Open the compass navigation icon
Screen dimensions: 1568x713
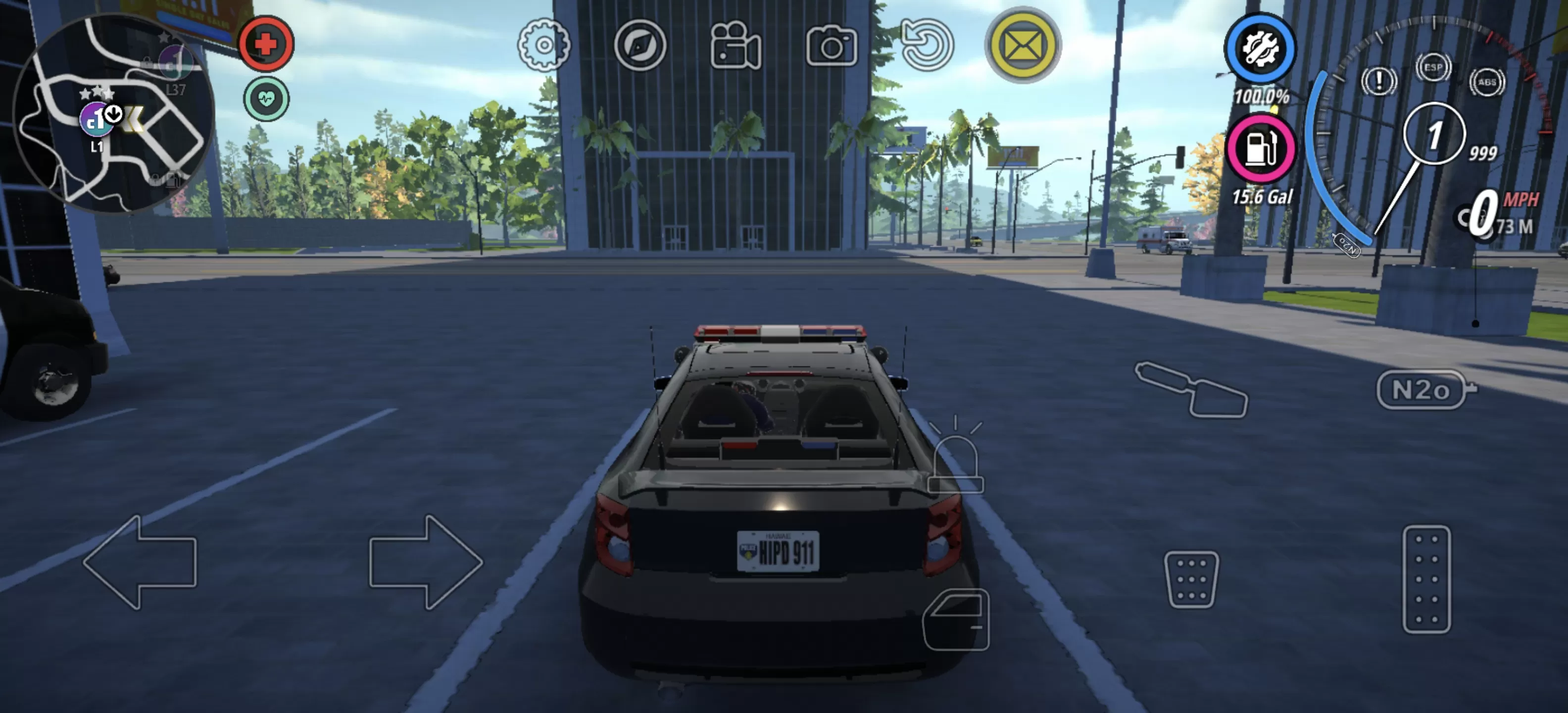pos(641,47)
